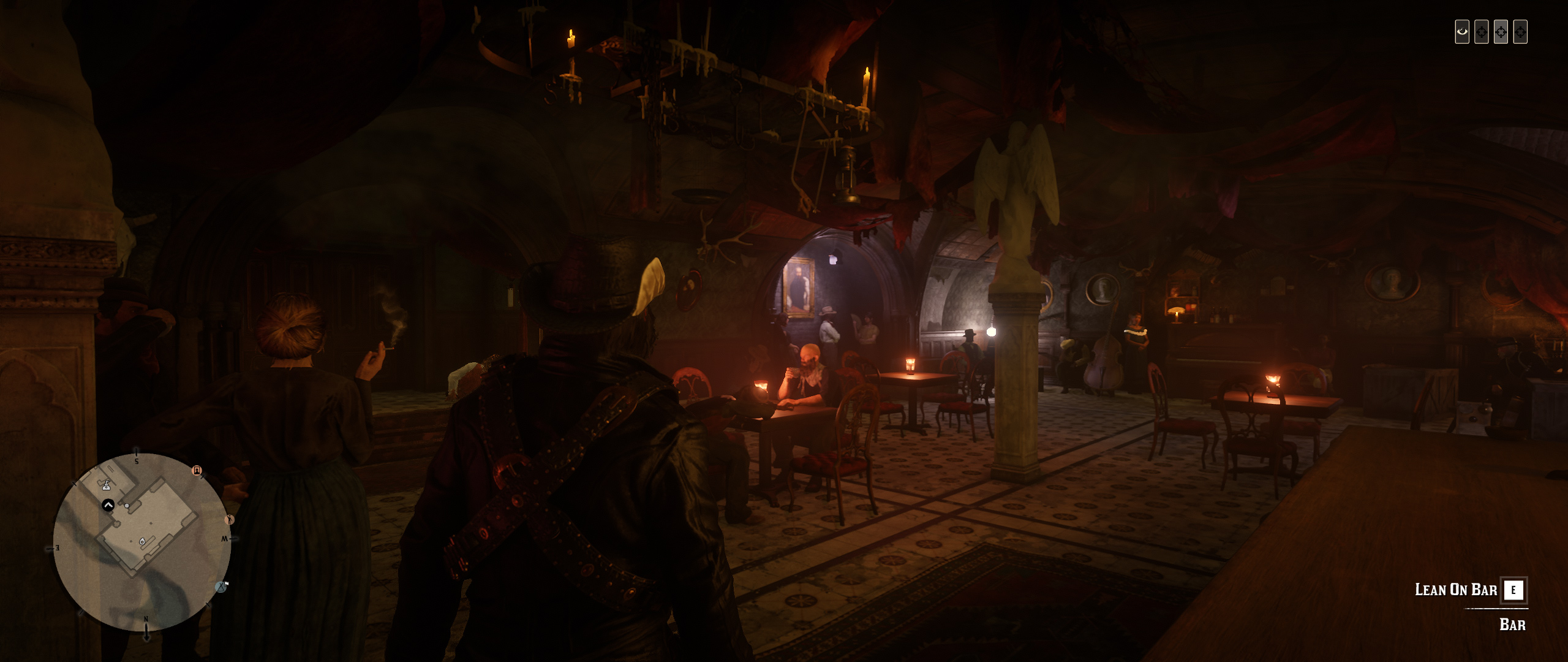The width and height of the screenshot is (1568, 662).
Task: Select the bottle-shaped marker on the minimap
Action: coord(107,485)
